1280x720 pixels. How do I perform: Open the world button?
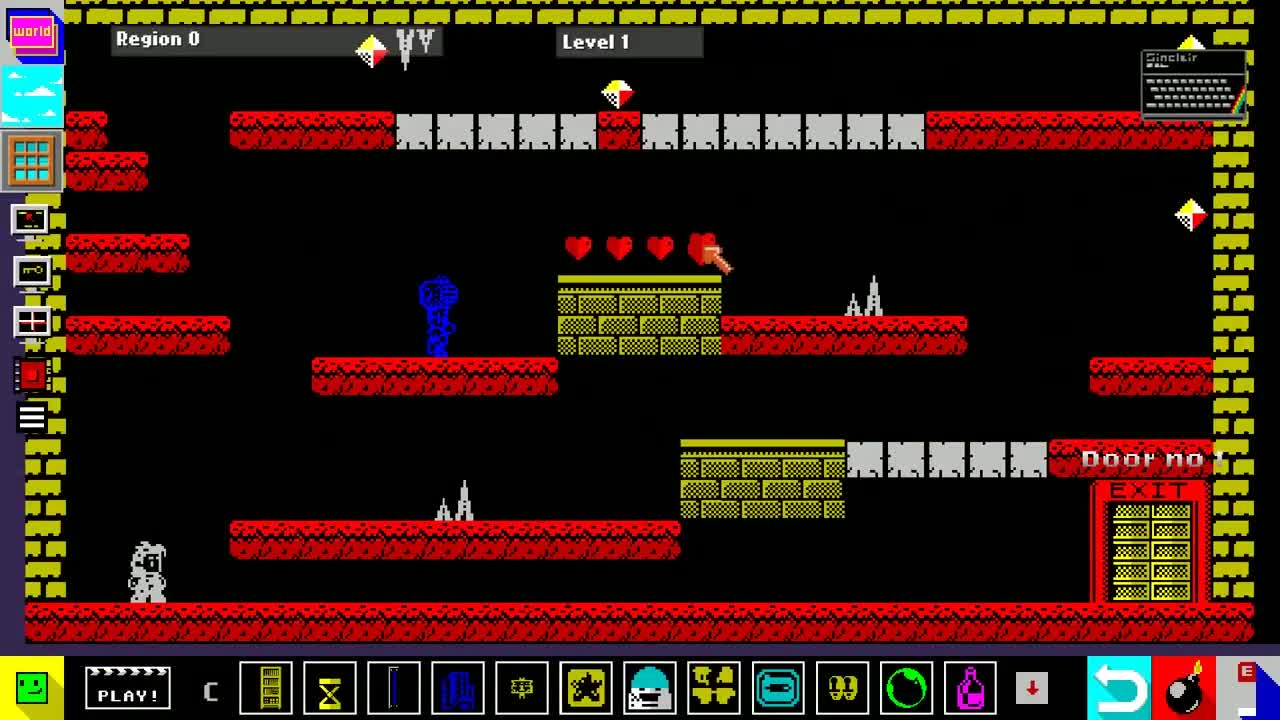tap(32, 33)
